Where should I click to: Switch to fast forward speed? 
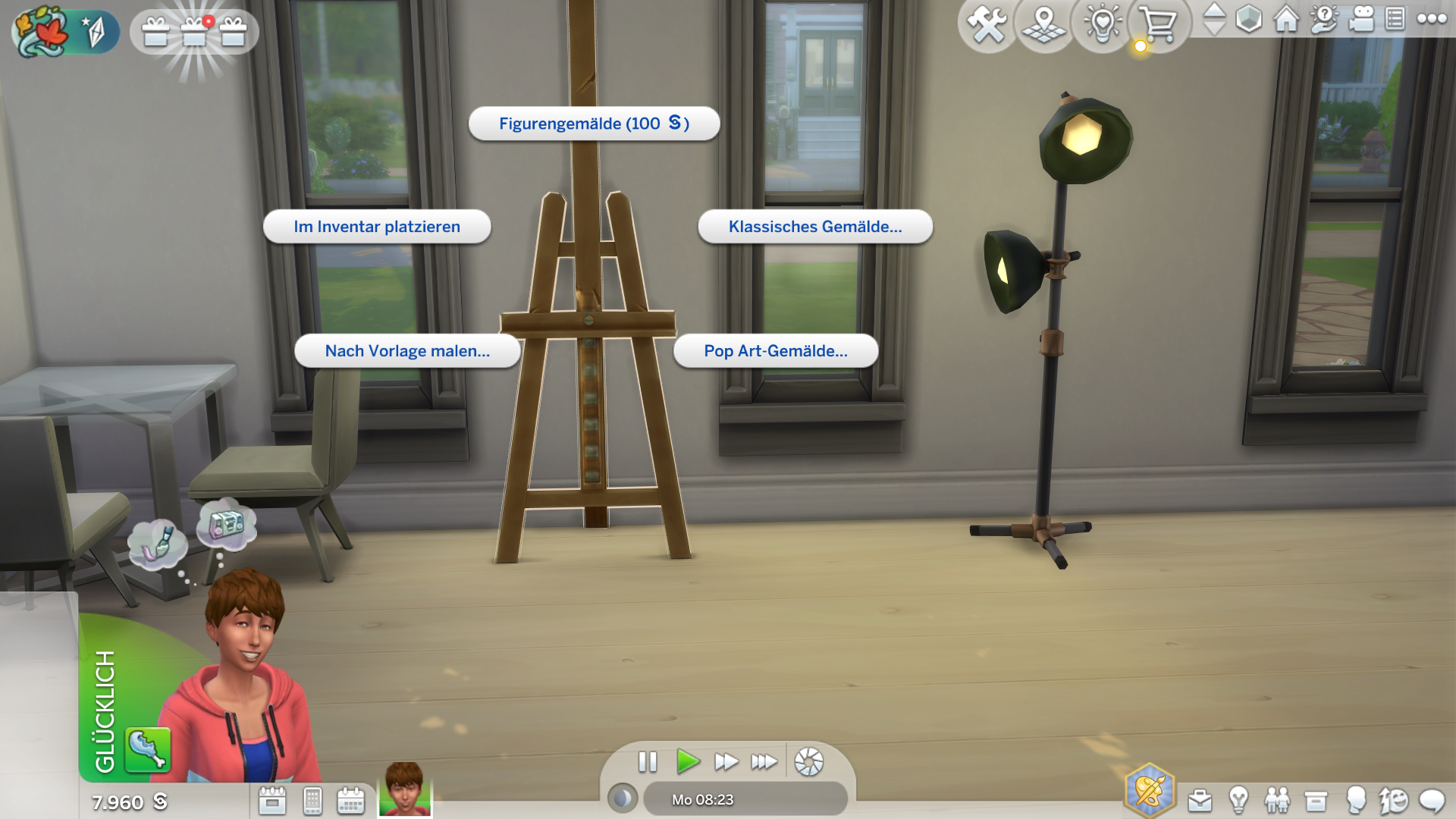click(x=726, y=761)
